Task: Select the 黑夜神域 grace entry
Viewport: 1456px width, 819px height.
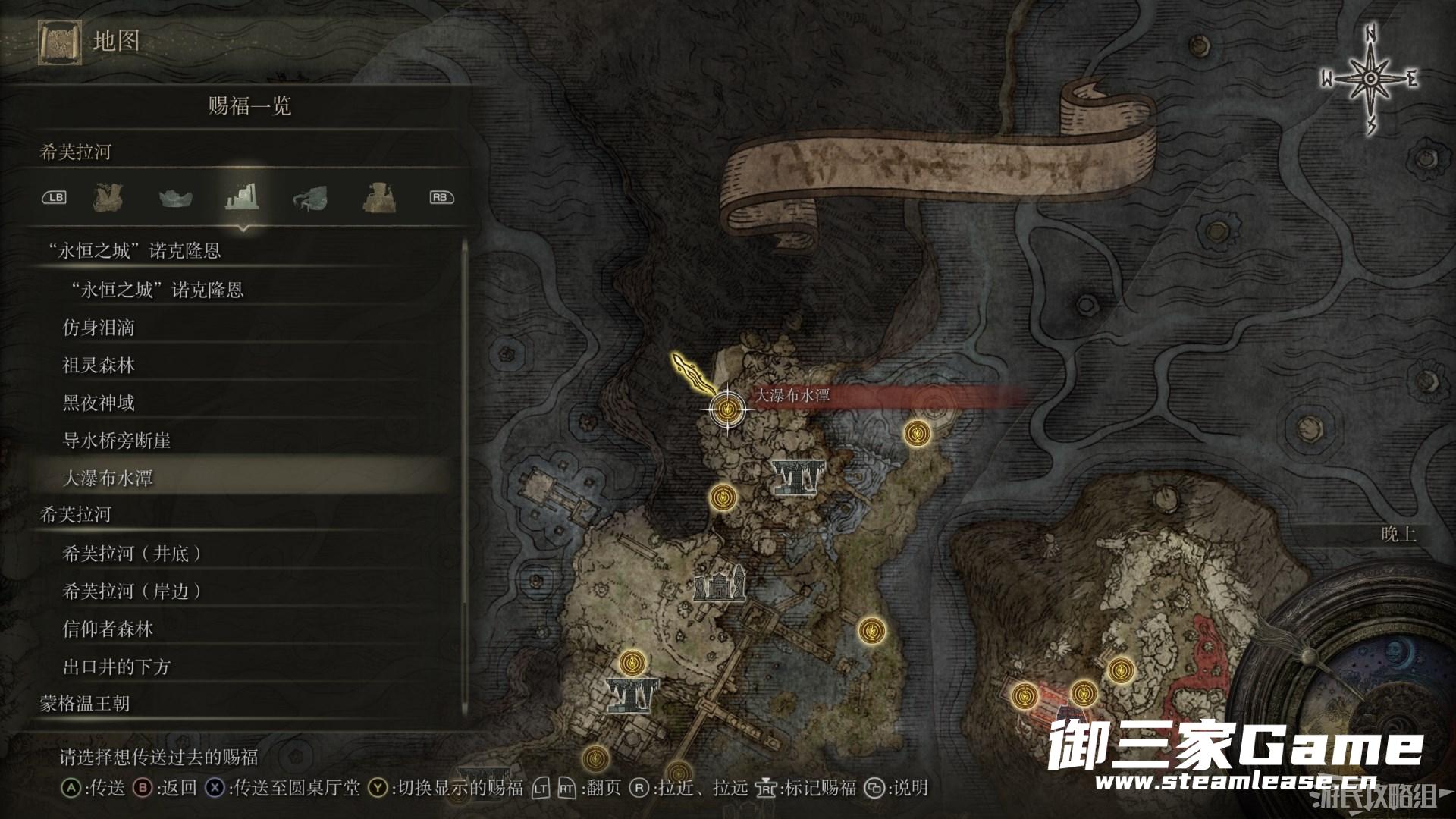Action: pos(99,403)
